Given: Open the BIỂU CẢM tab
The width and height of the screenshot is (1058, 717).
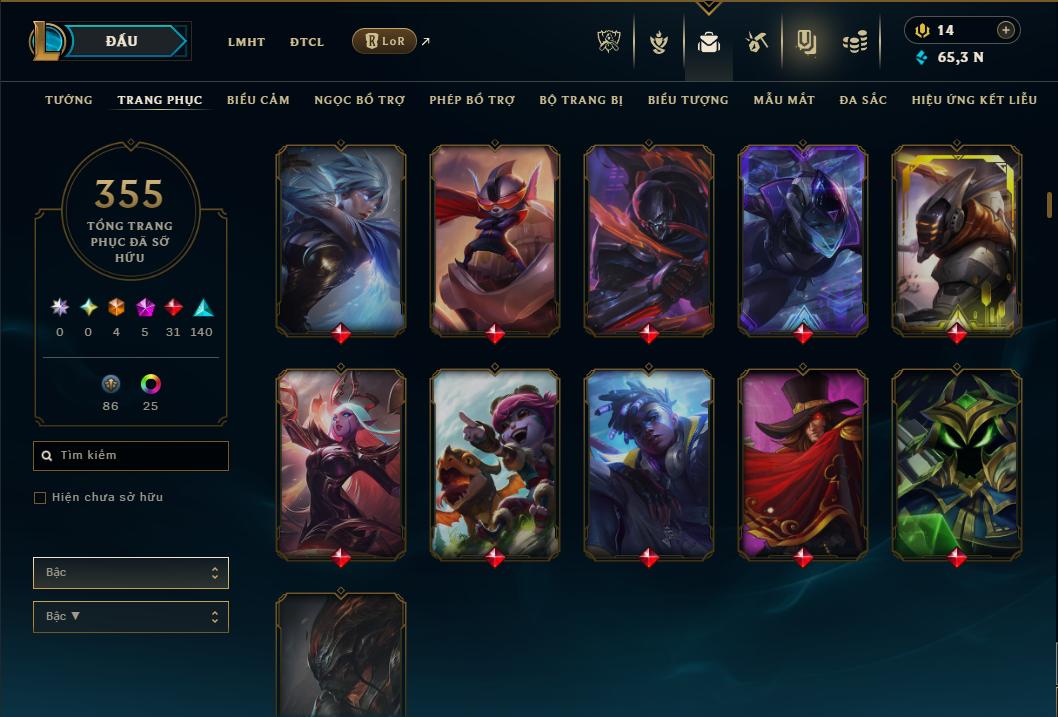Looking at the screenshot, I should pos(258,100).
